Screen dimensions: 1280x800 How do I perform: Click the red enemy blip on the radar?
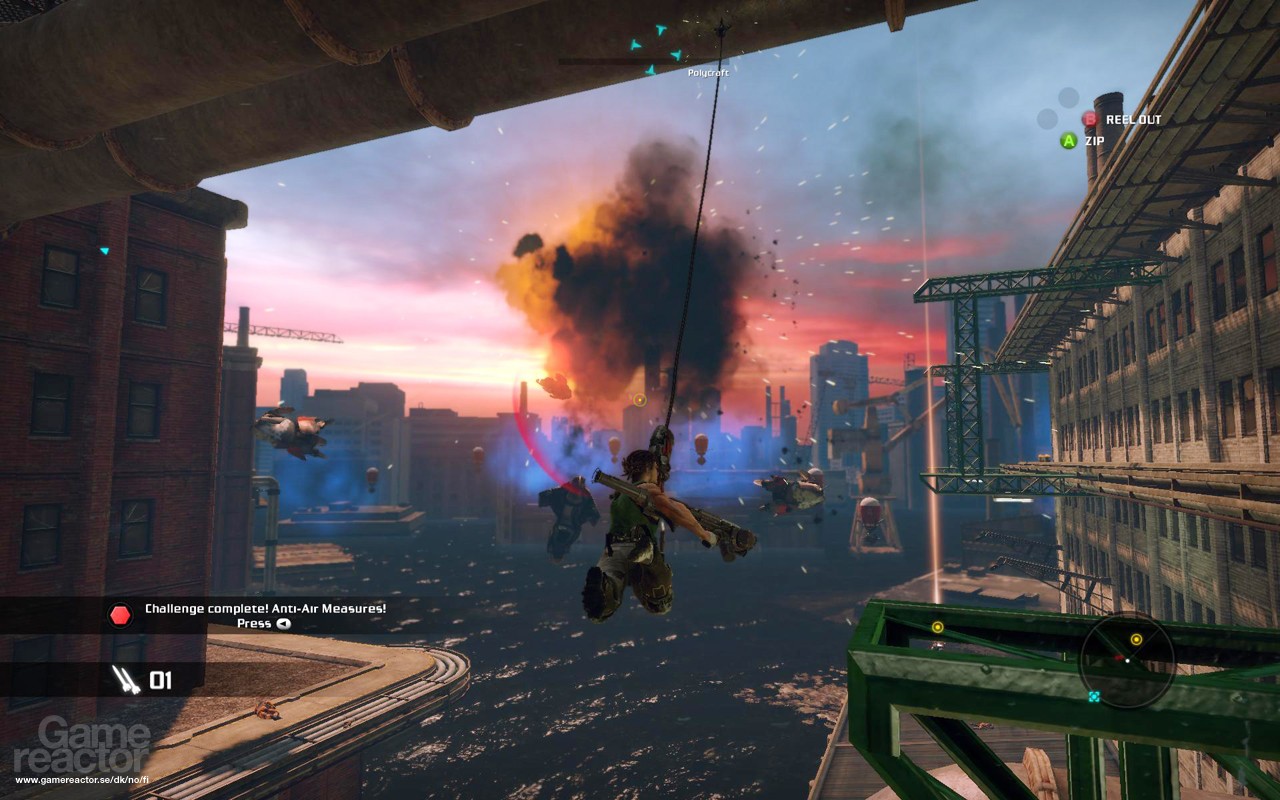point(1120,657)
